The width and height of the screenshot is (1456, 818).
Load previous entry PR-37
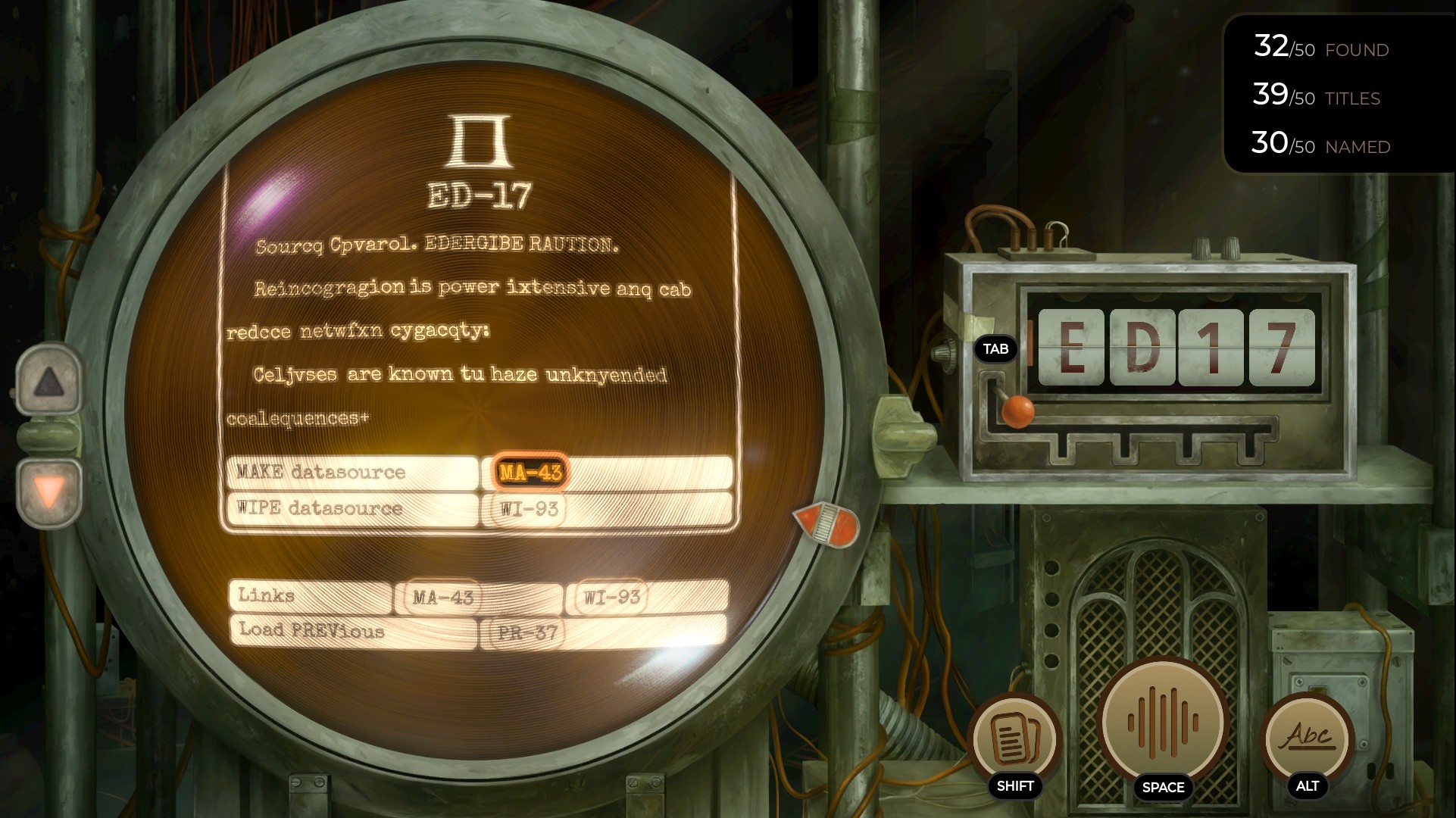(x=527, y=632)
